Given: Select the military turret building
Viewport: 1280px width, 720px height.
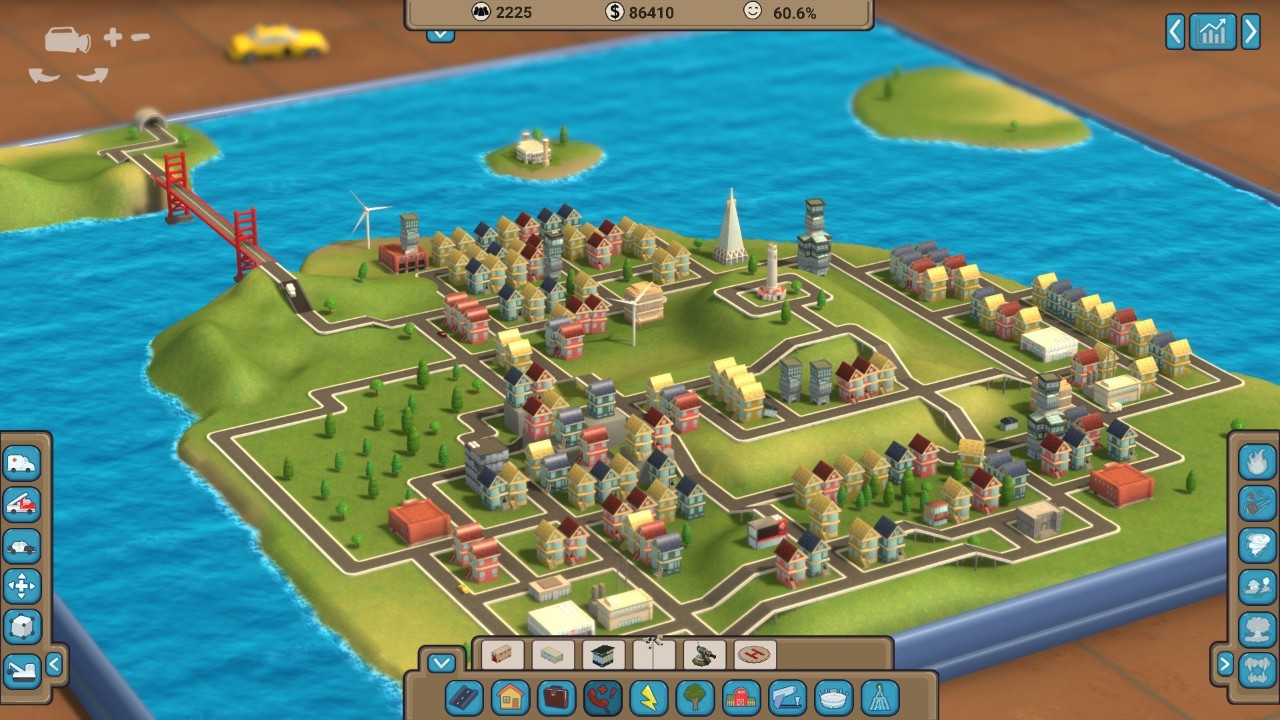Looking at the screenshot, I should click(704, 656).
